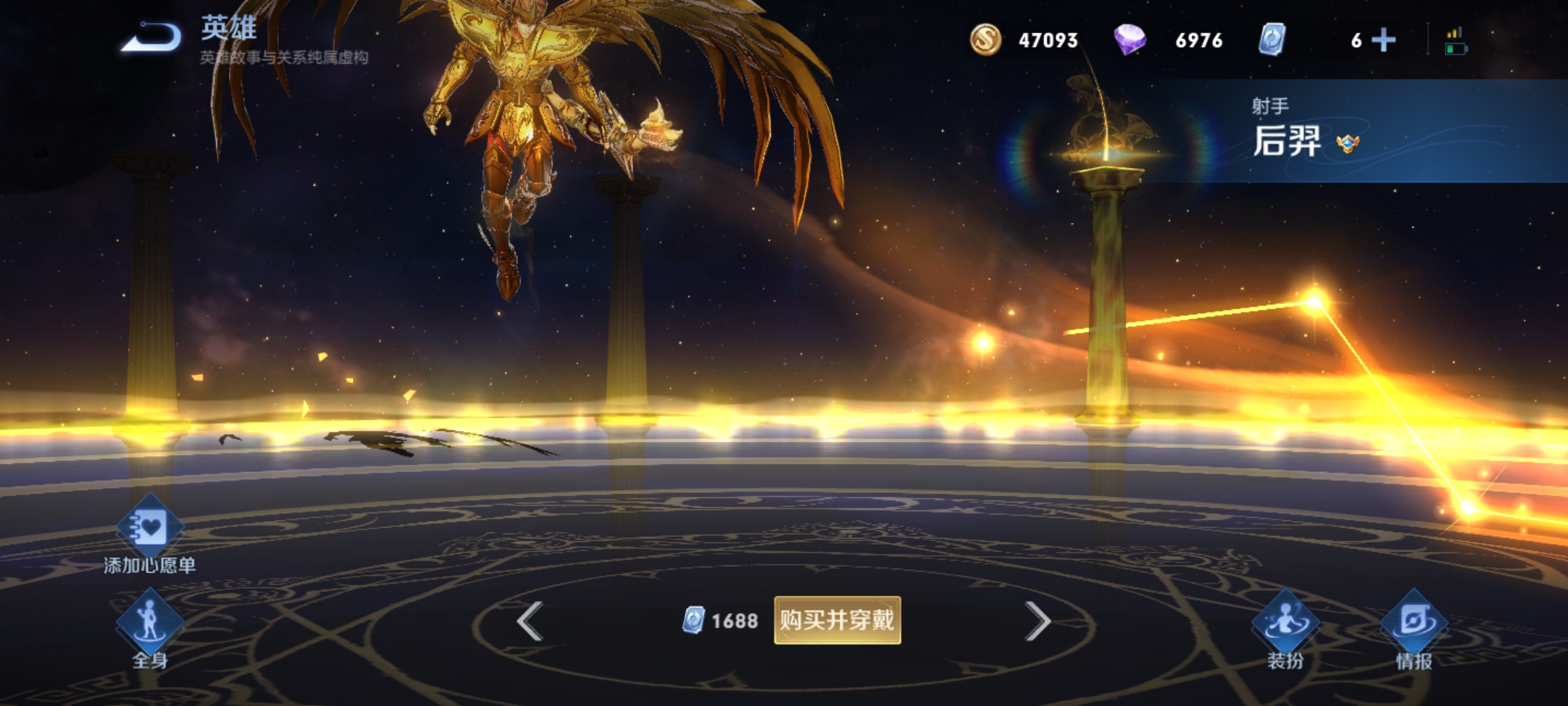Click the purple diamond currency icon
The width and height of the screenshot is (1568, 706).
pyautogui.click(x=1130, y=40)
